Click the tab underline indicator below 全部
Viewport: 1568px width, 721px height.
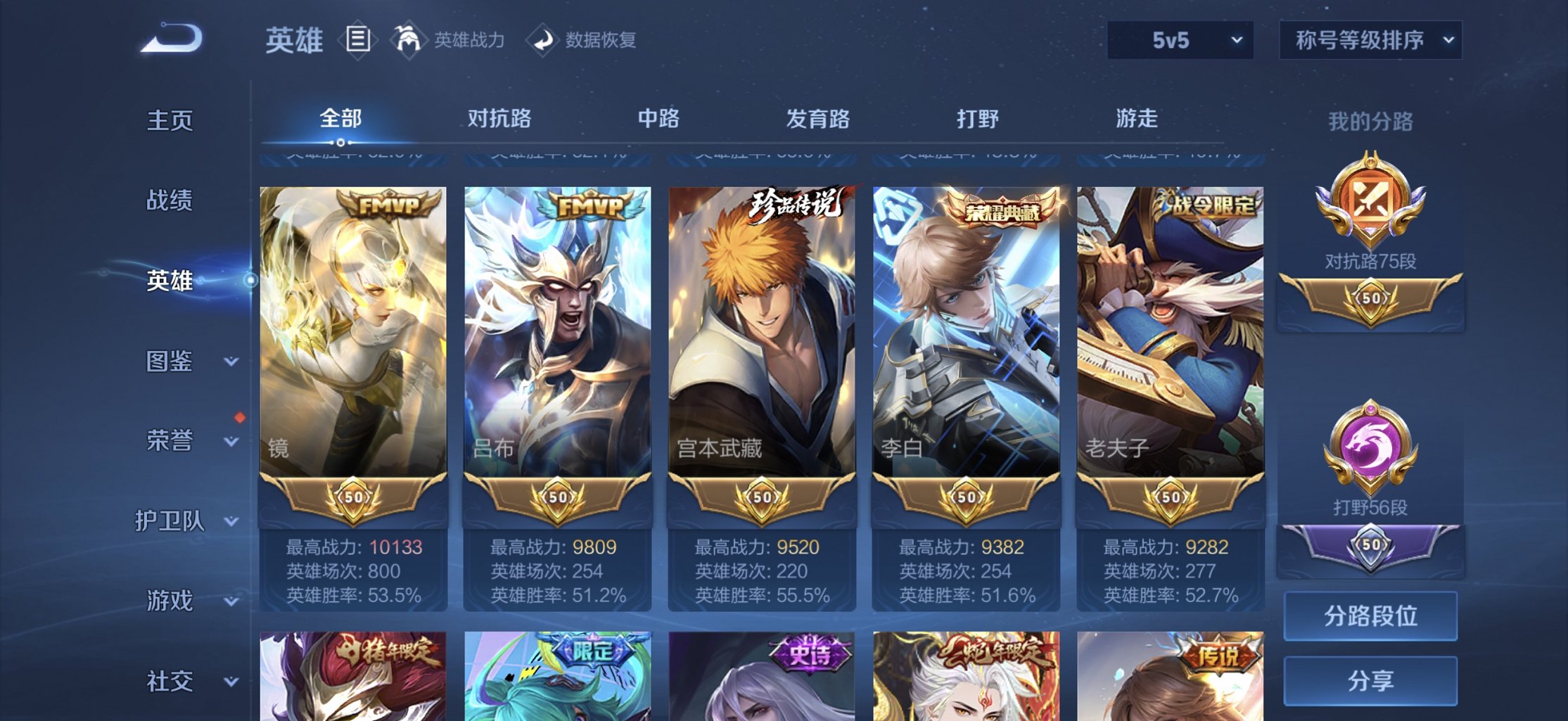click(340, 143)
